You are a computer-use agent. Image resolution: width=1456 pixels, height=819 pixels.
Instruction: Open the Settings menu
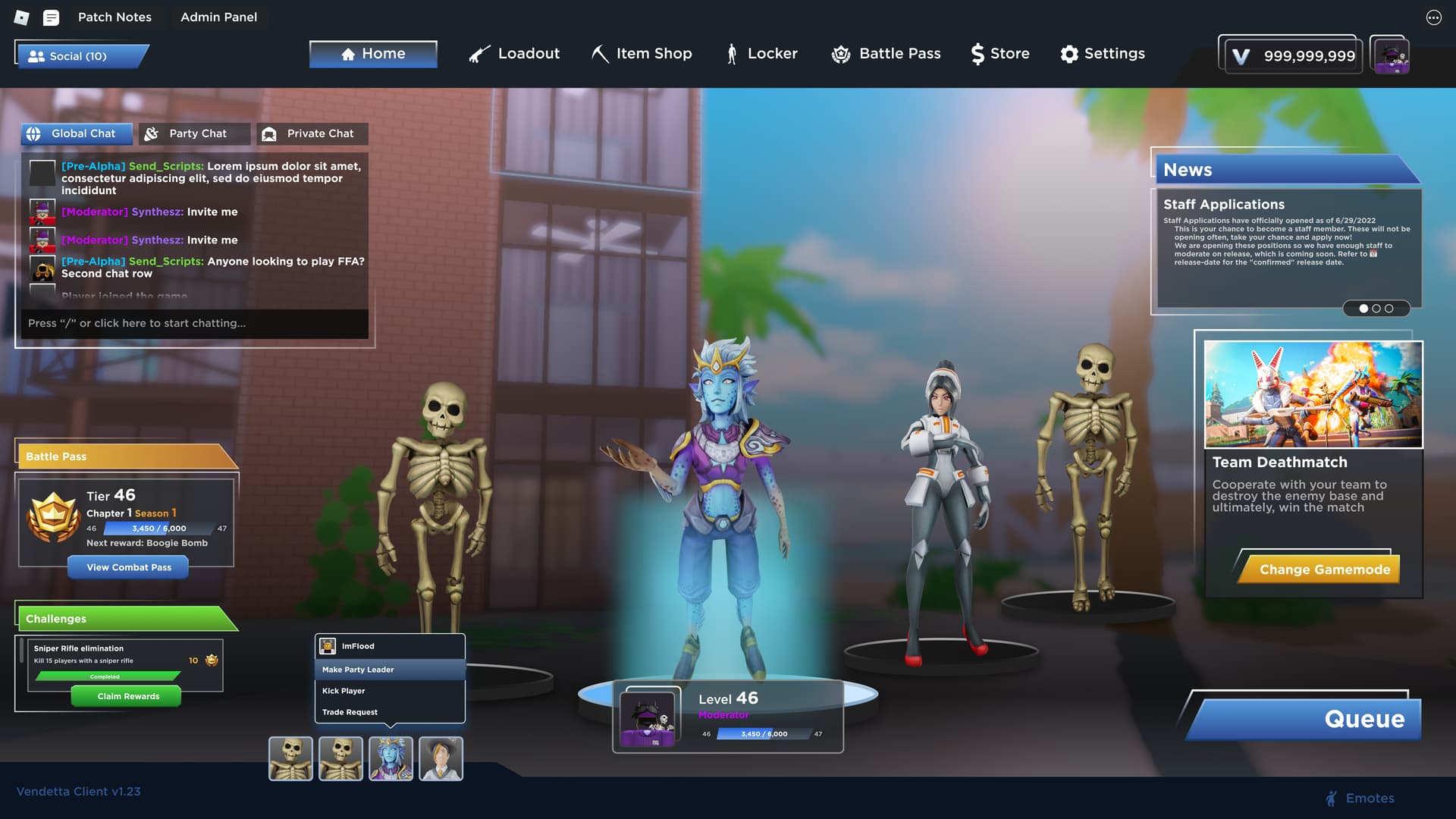click(1103, 54)
